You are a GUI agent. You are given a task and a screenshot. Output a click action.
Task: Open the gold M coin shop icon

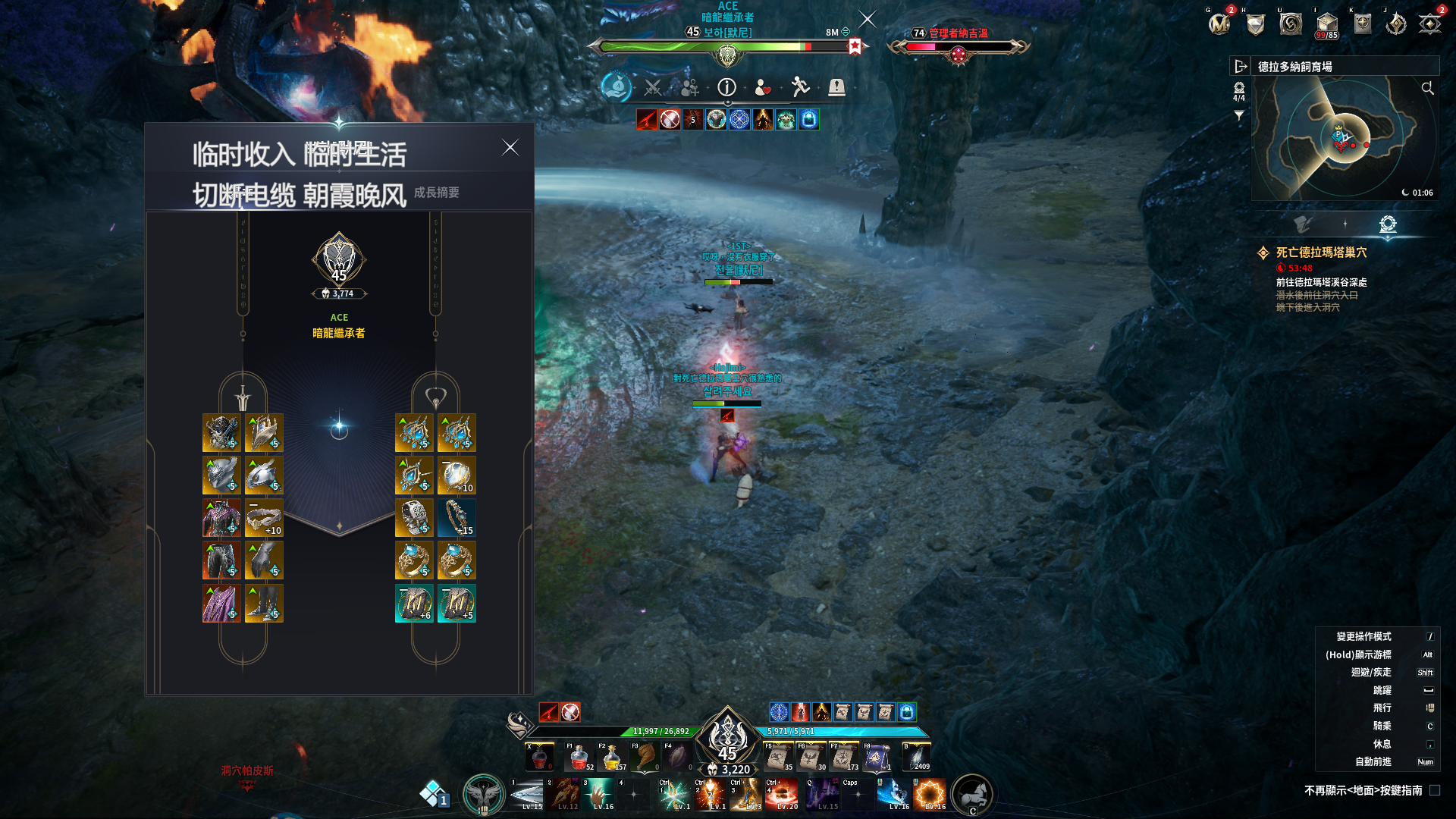tap(1219, 24)
